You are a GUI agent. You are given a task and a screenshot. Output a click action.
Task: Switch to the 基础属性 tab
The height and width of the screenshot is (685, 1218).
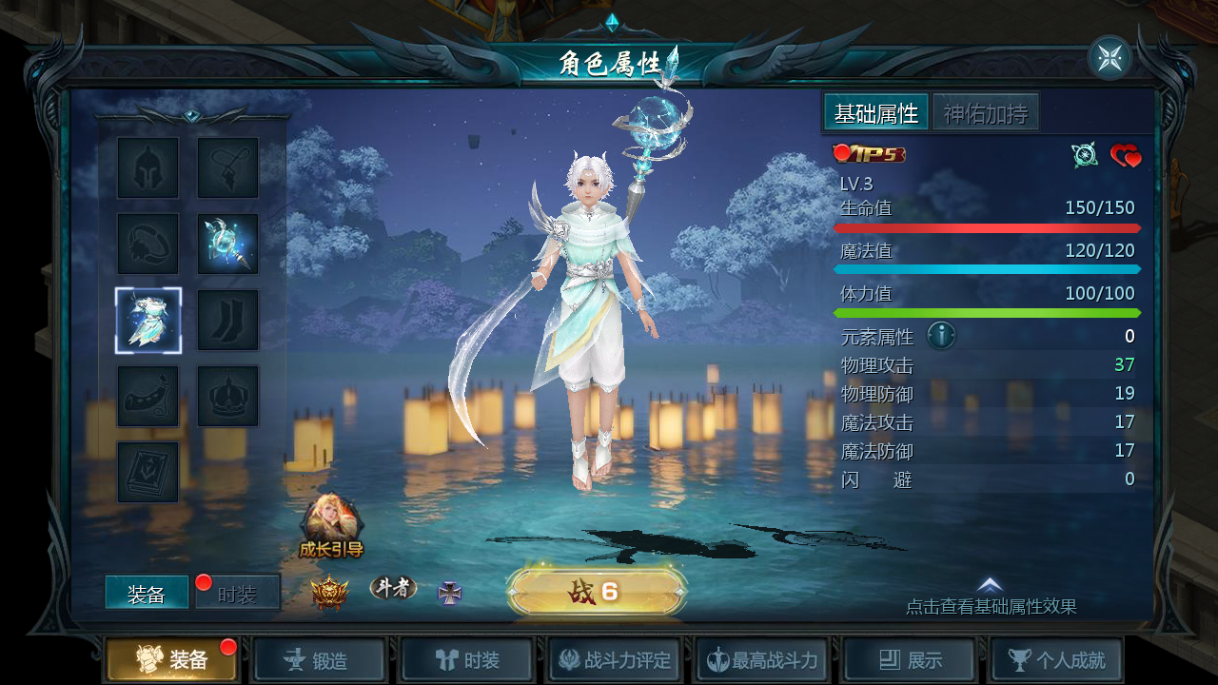(876, 114)
